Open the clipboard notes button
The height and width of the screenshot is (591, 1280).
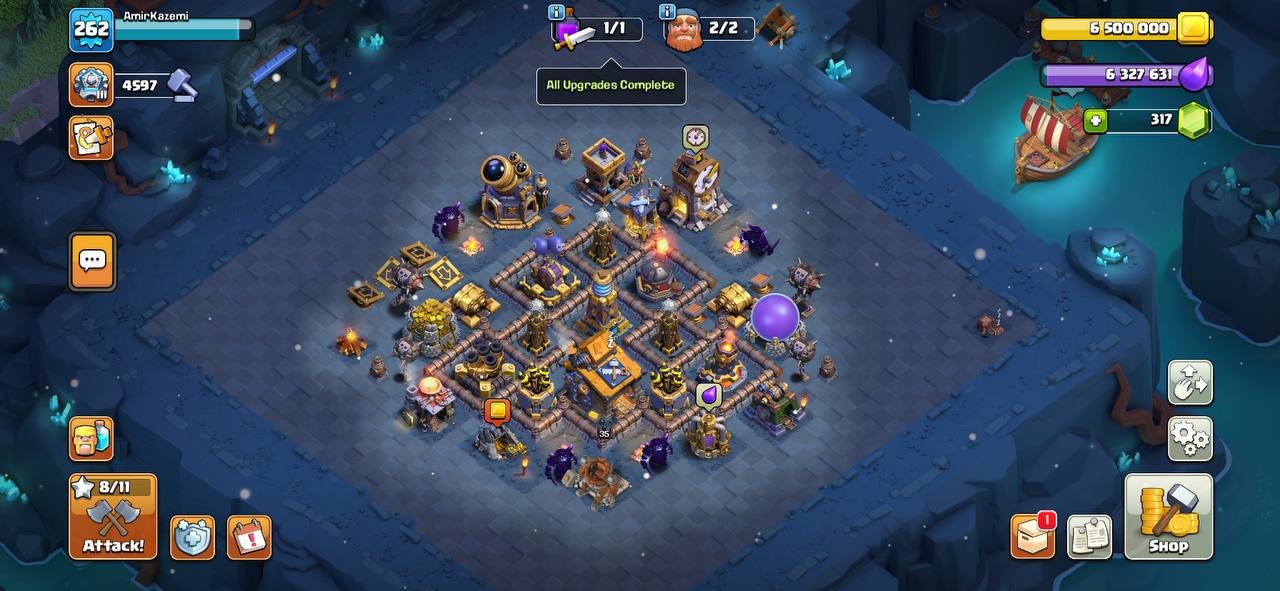[1089, 536]
